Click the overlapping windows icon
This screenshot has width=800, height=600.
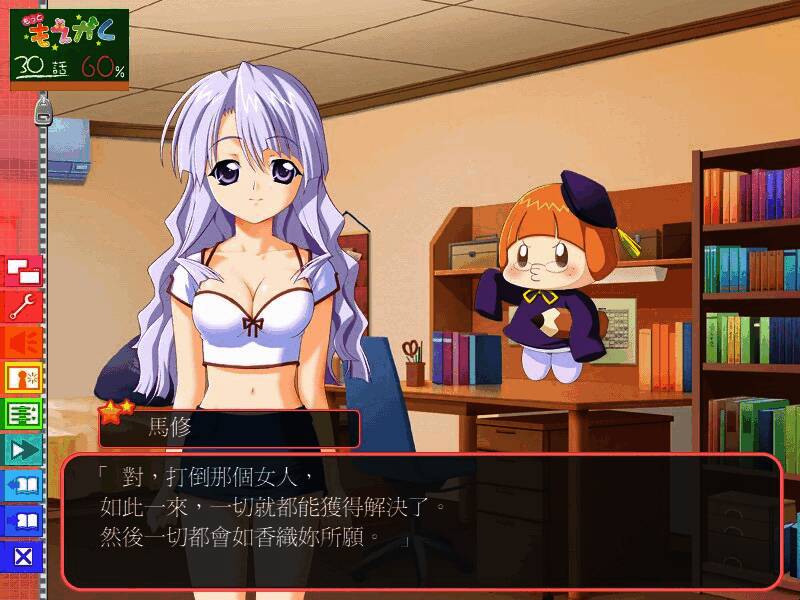[24, 270]
